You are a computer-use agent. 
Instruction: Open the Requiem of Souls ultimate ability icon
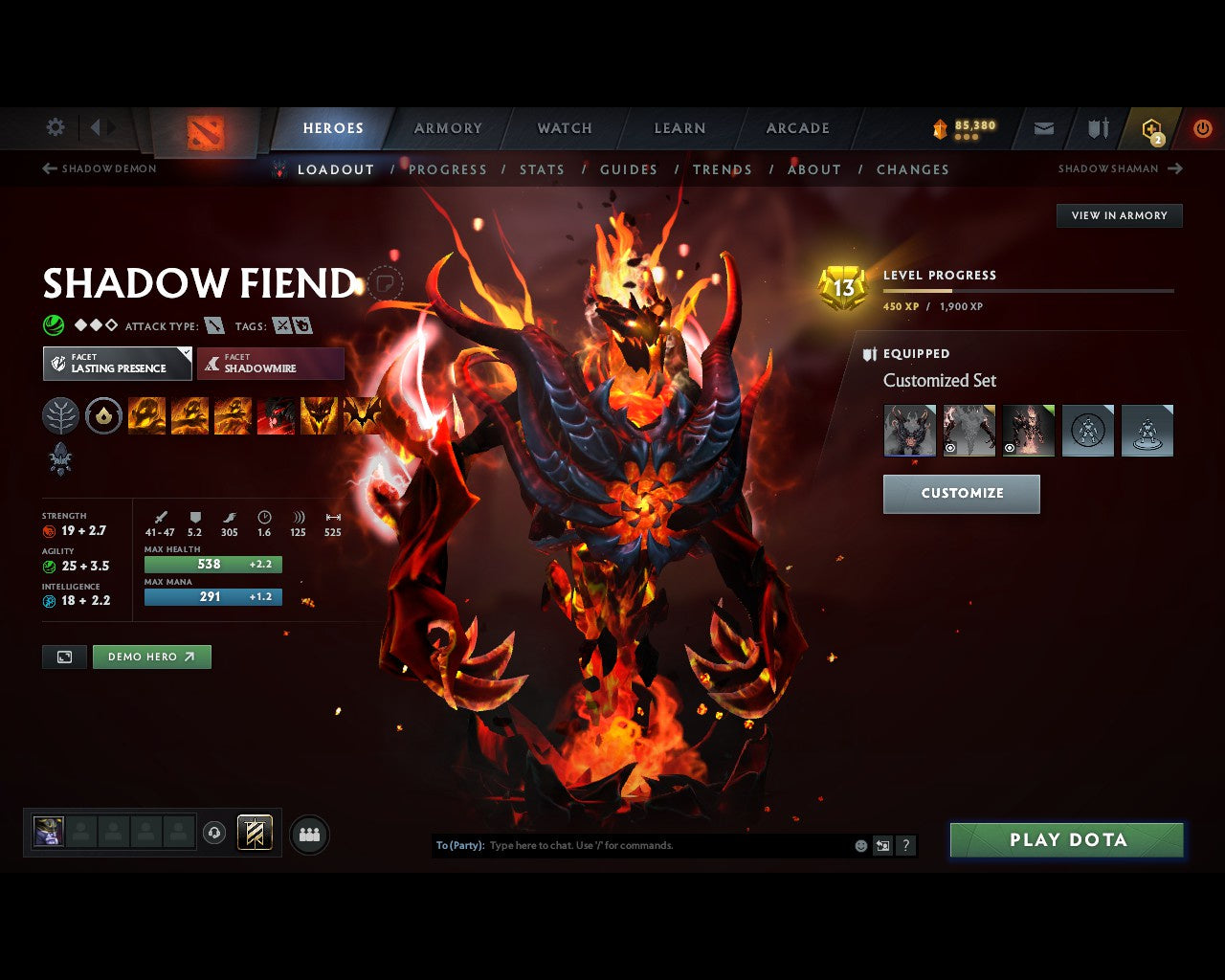(363, 415)
